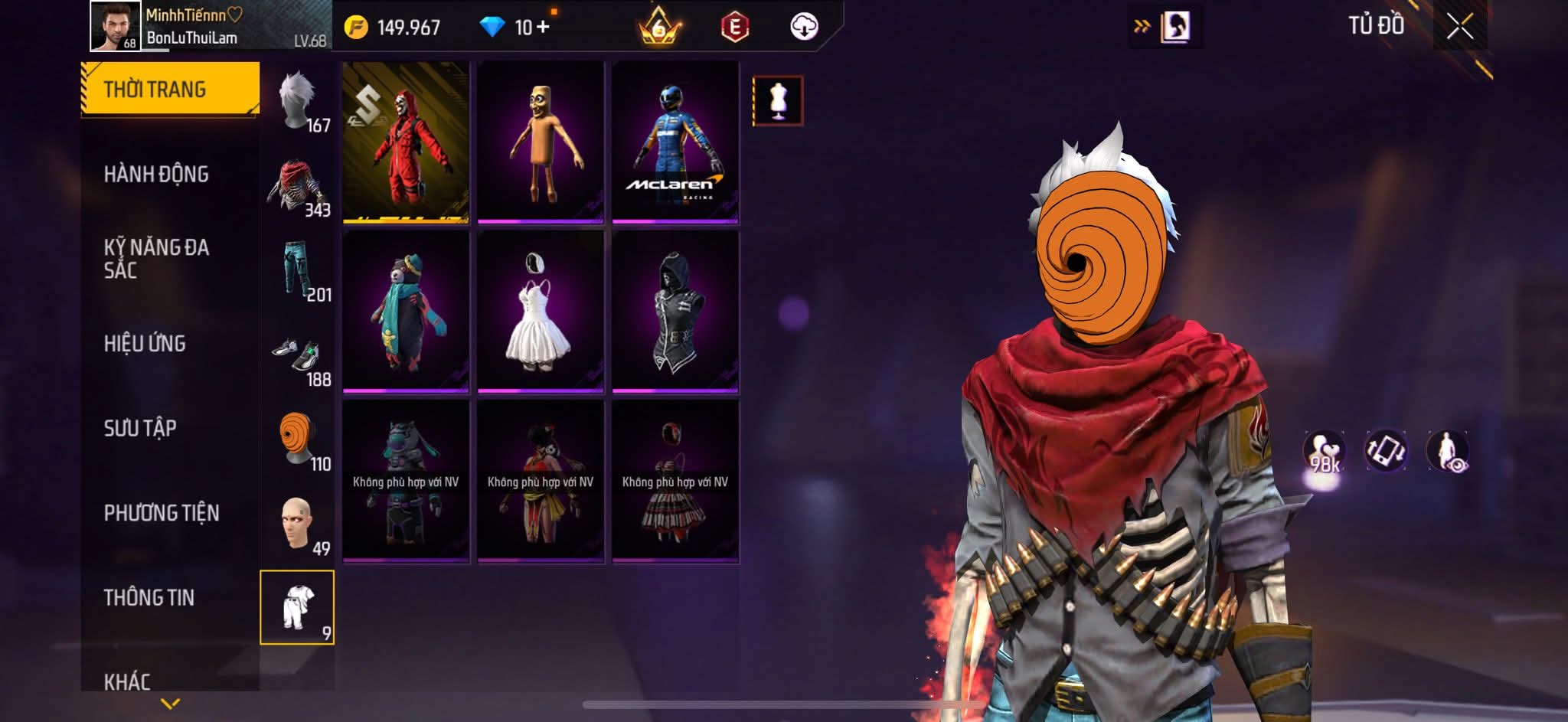Open the player profile avatar
Viewport: 1568px width, 722px height.
[115, 27]
